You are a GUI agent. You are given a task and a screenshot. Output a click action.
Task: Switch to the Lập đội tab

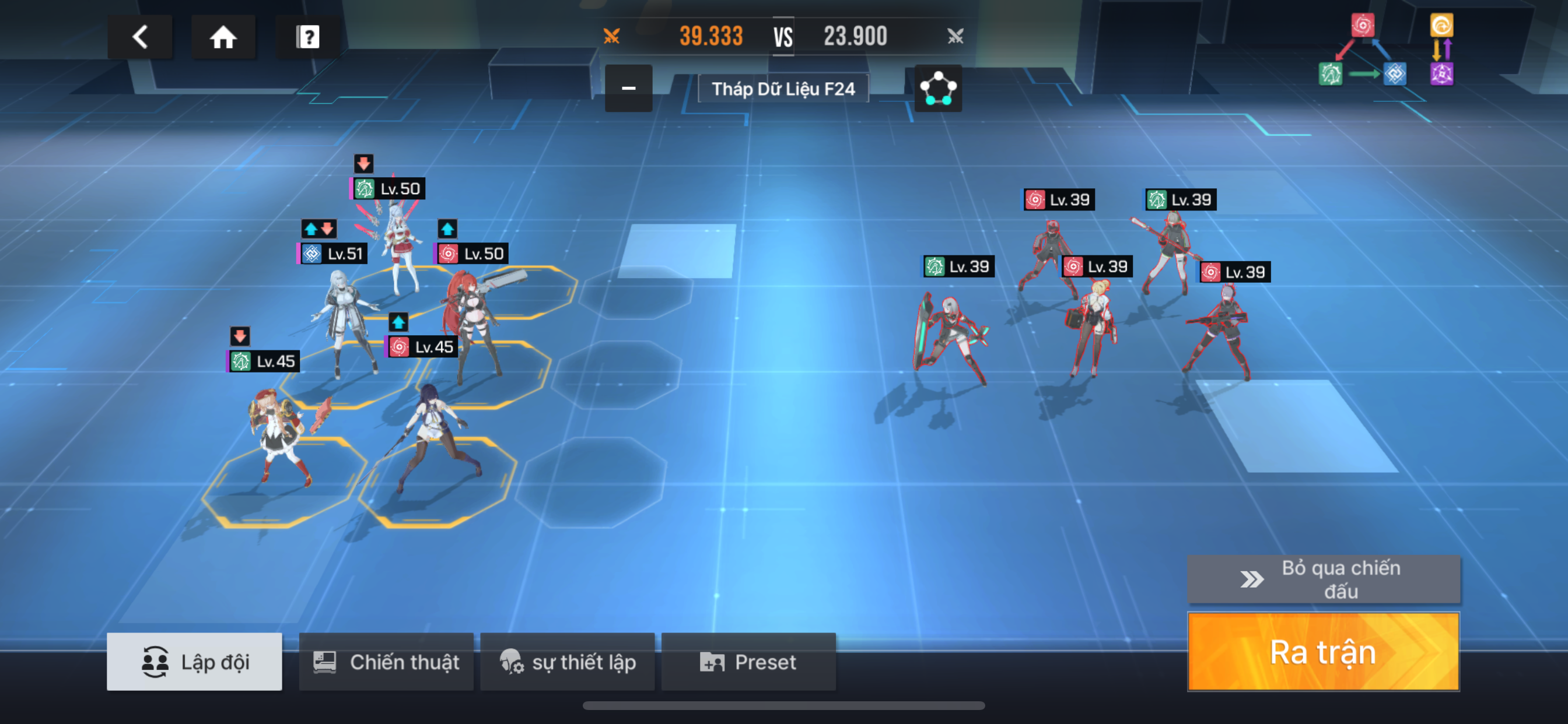(x=194, y=661)
